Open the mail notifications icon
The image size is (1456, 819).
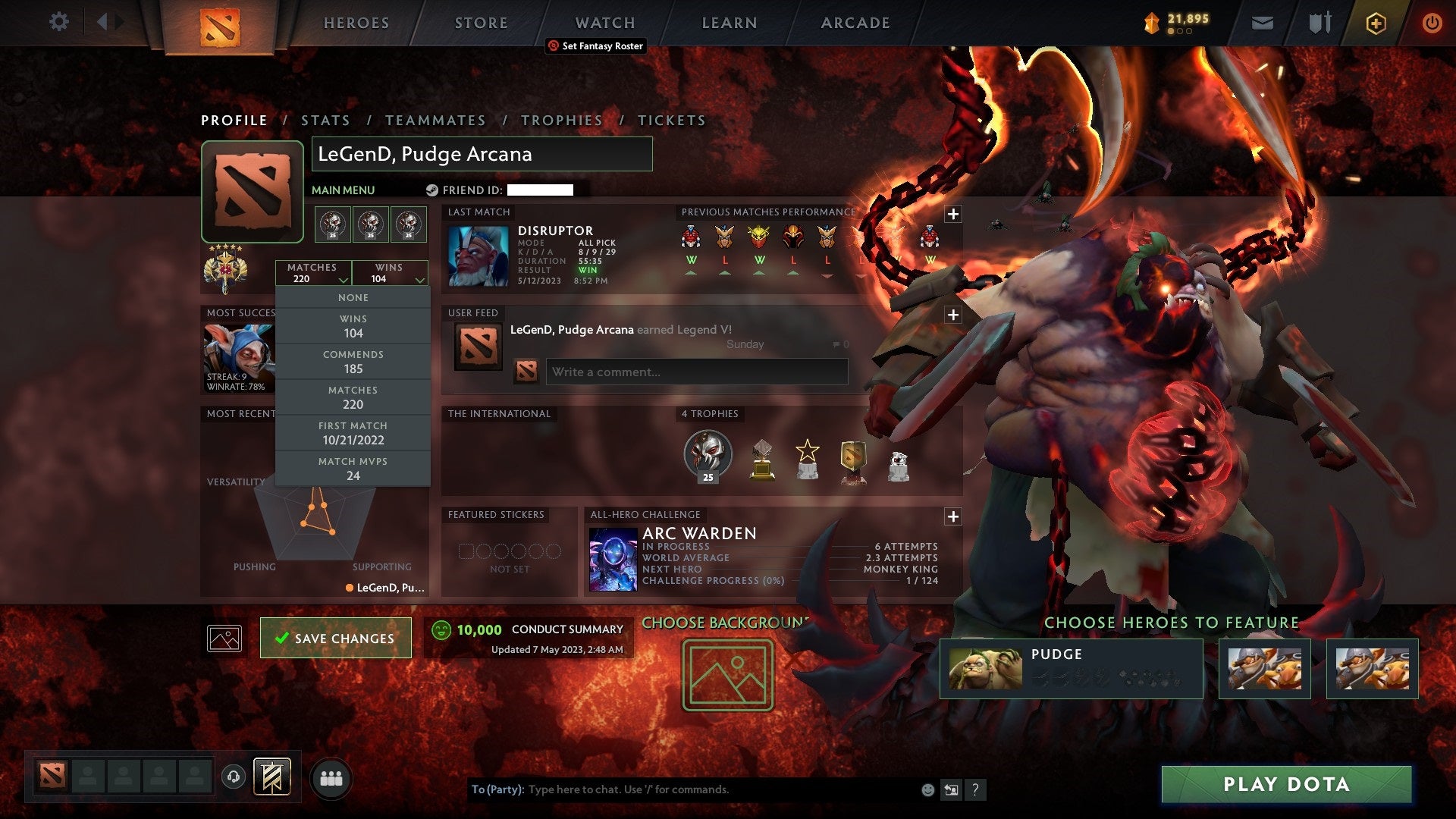(1262, 22)
